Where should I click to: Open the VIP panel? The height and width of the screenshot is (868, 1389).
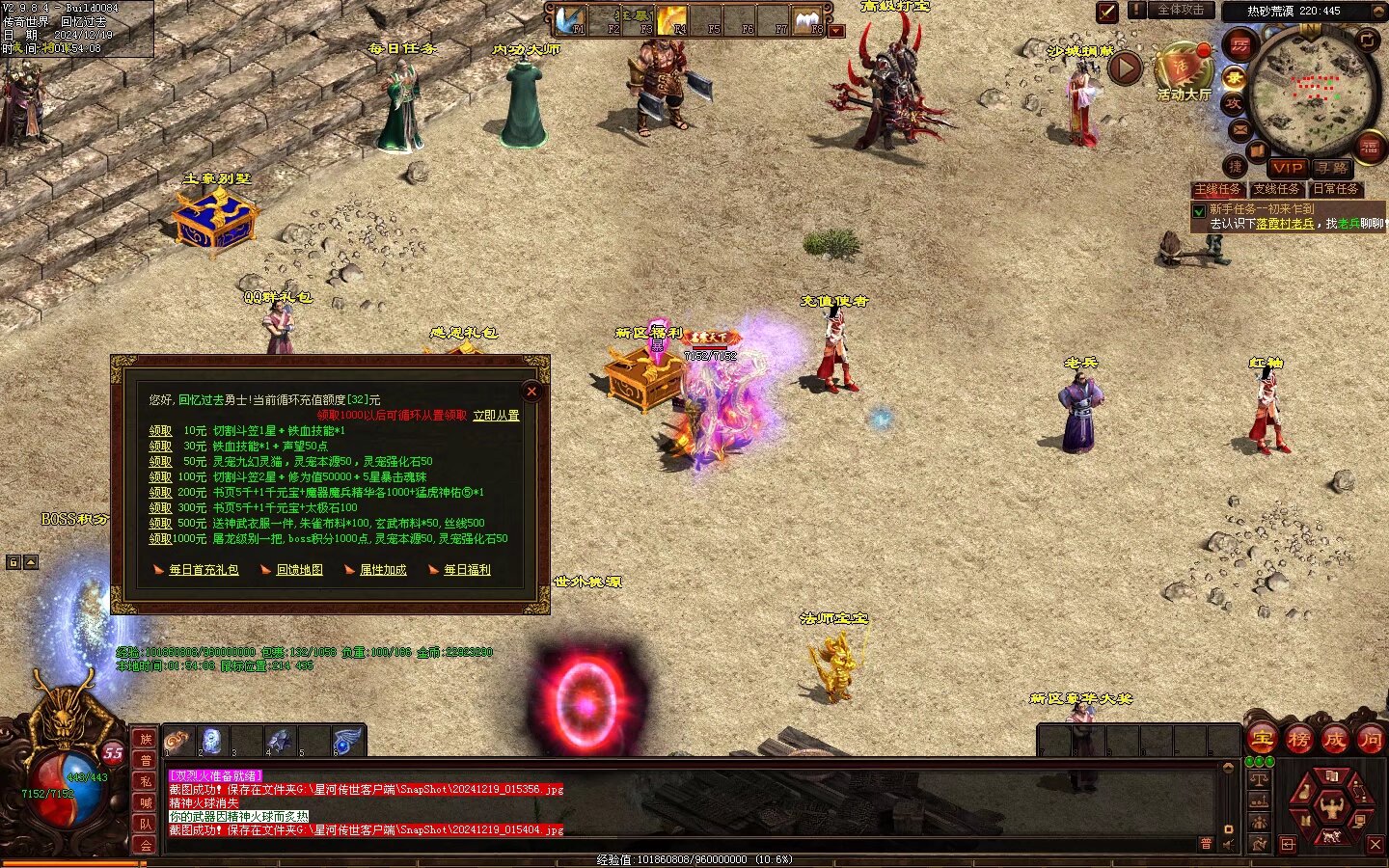coord(1287,168)
